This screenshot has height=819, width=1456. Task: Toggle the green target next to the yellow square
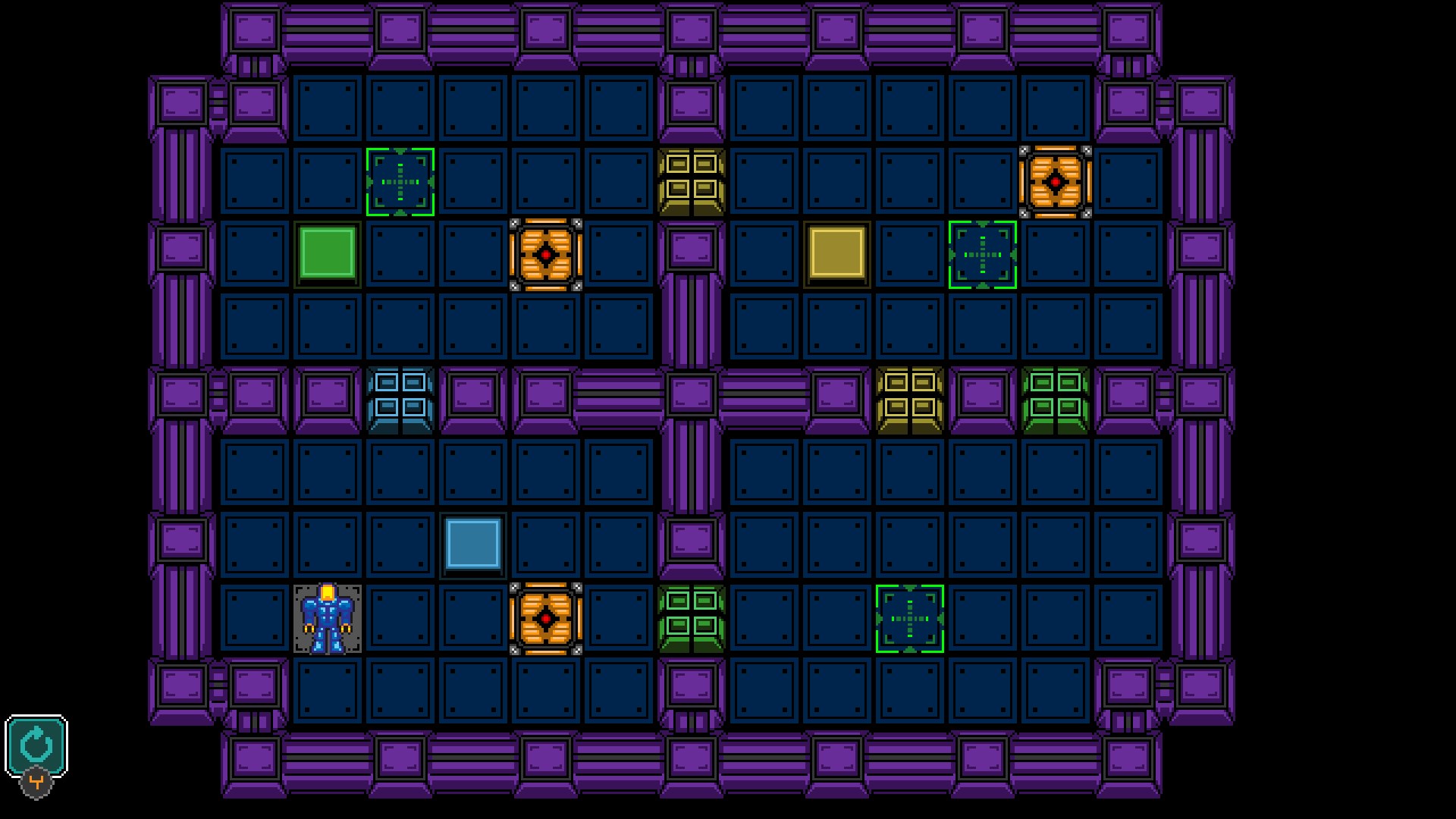(981, 253)
